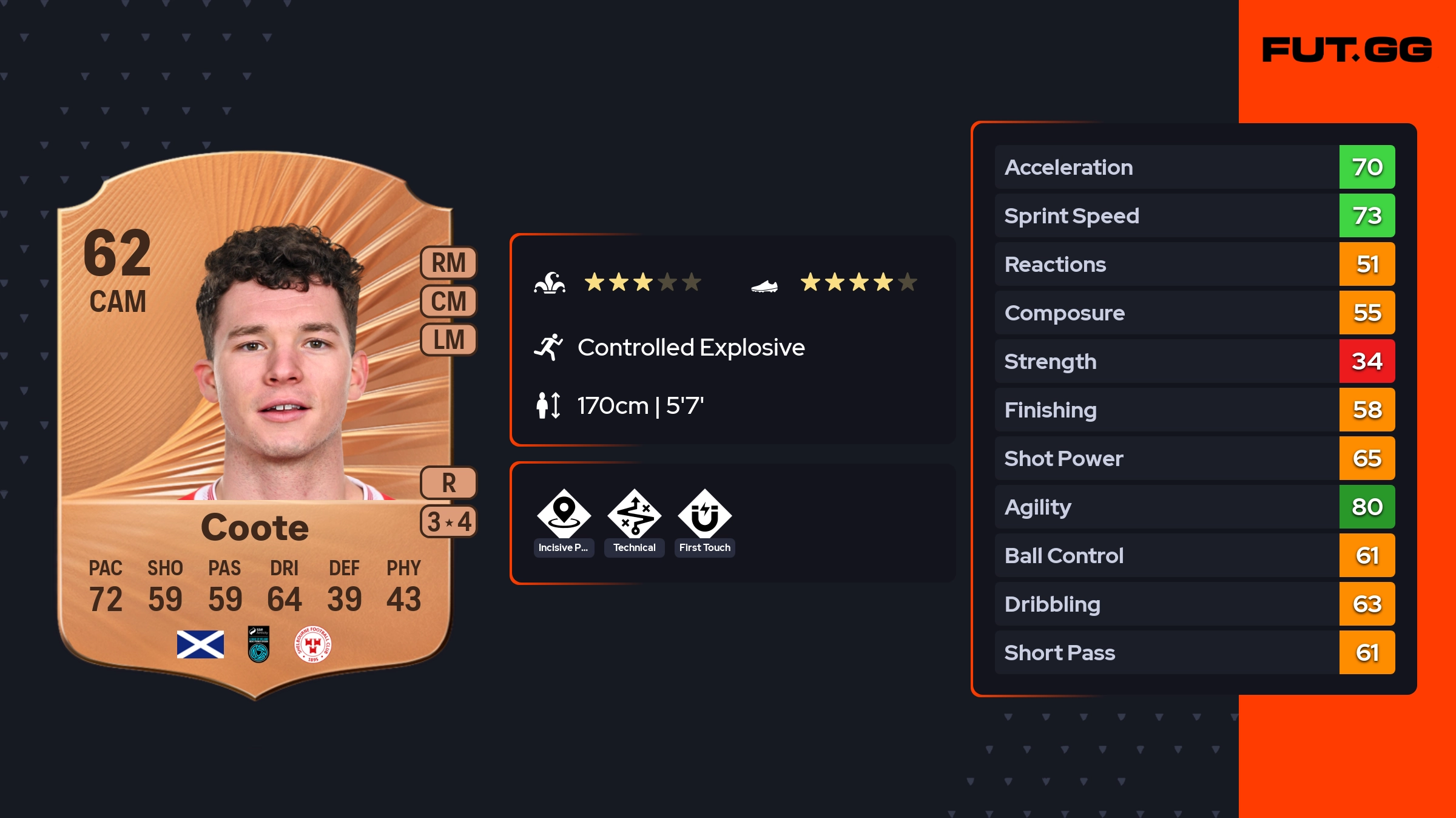
Task: Select the Agility stat row
Action: tap(1194, 507)
